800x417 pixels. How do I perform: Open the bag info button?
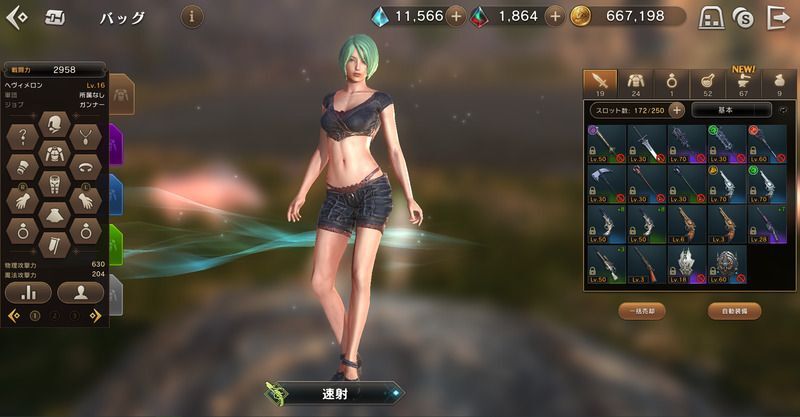click(193, 16)
